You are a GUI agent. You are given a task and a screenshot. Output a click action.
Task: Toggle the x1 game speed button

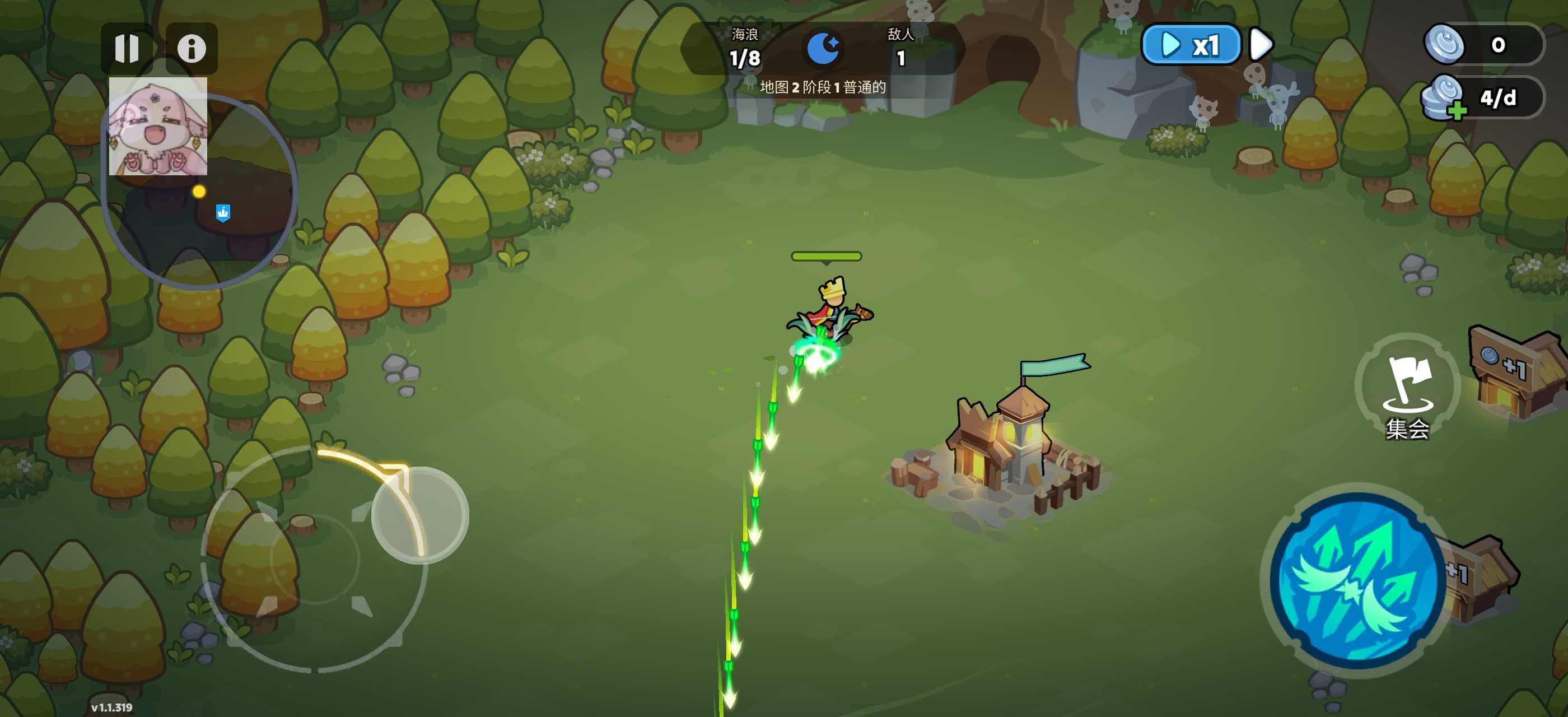1190,45
